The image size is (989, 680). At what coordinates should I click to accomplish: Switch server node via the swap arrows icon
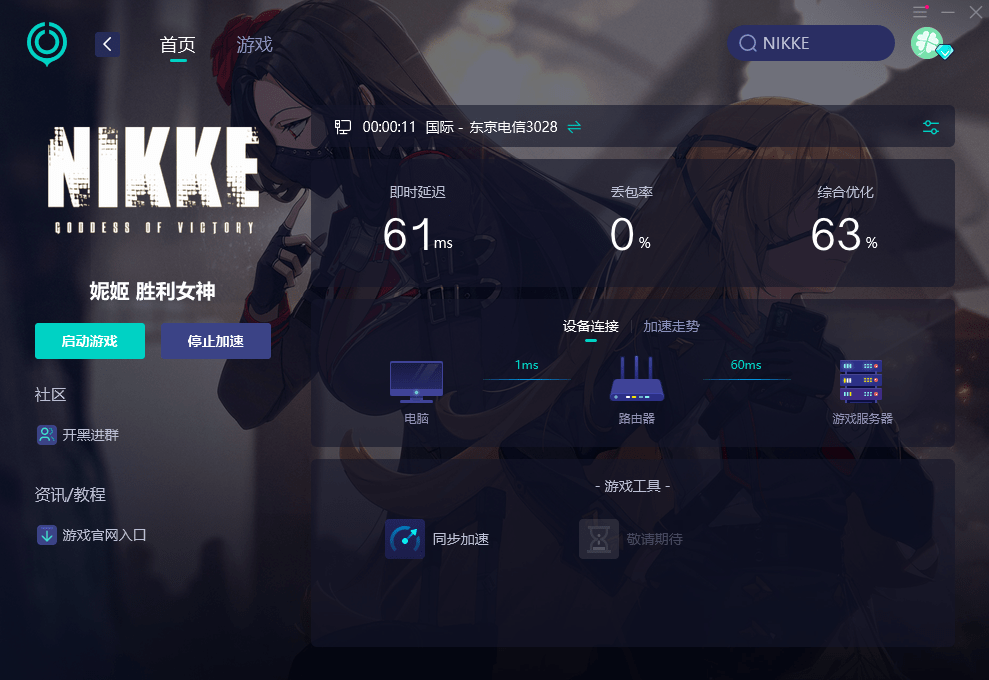tap(574, 127)
